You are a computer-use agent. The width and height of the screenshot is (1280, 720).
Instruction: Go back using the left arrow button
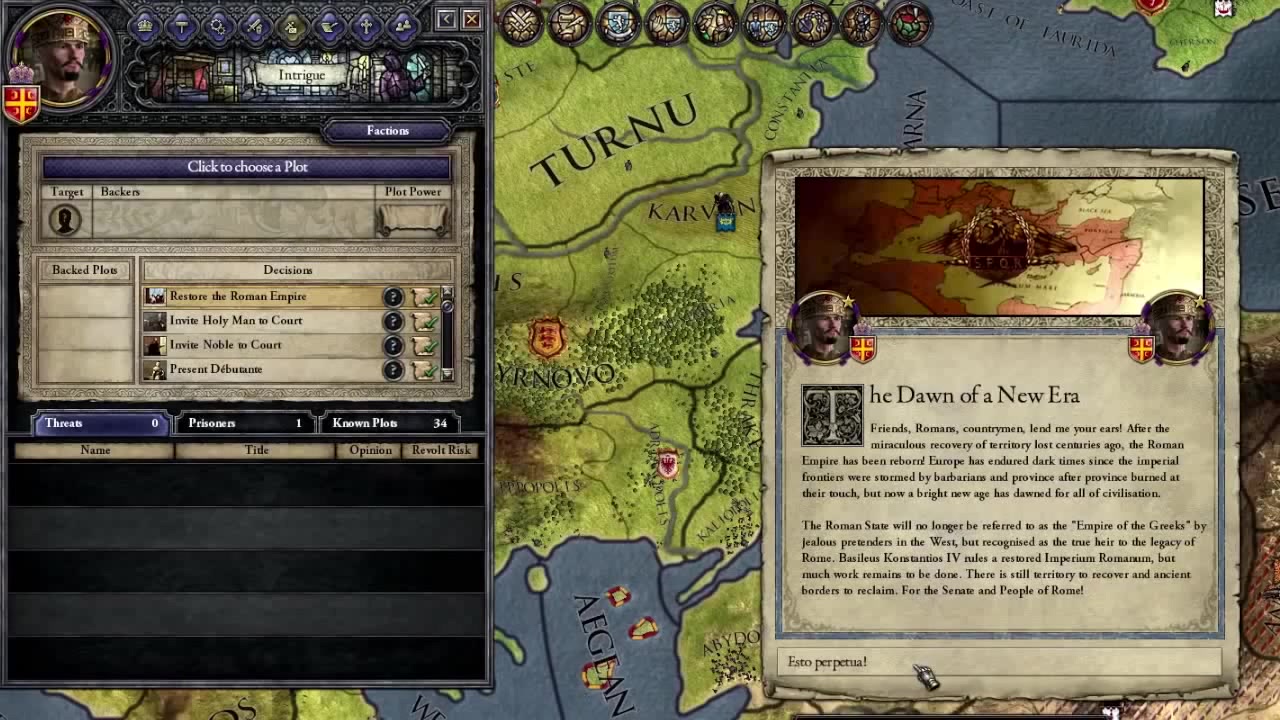point(446,19)
